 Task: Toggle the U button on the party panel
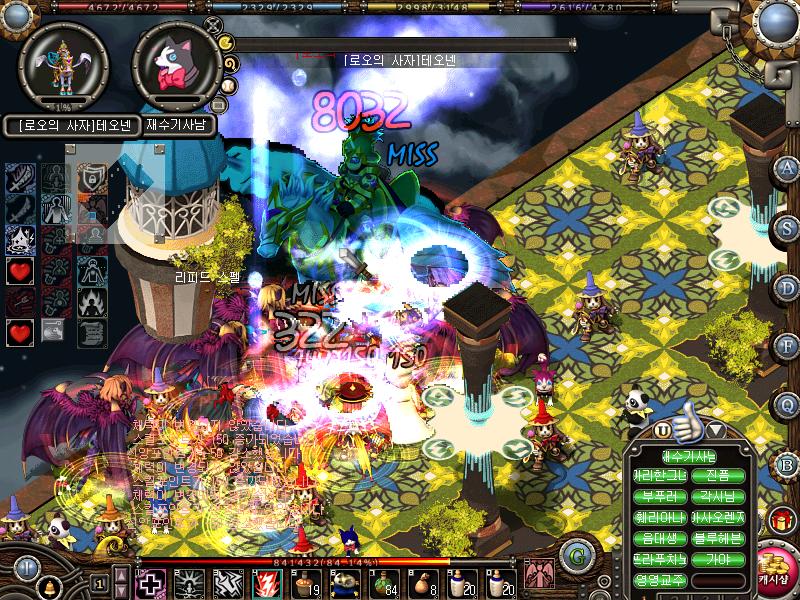tap(662, 430)
